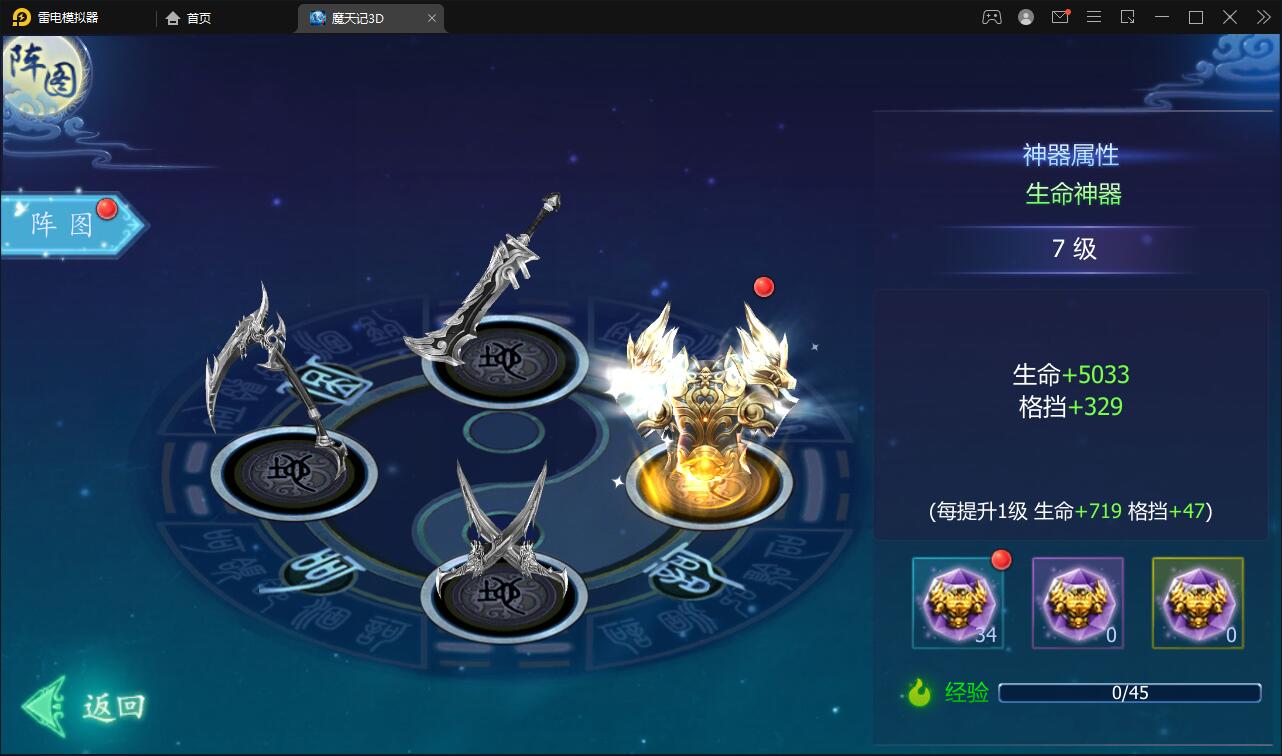Screen dimensions: 1282x756
Task: Expand the toolbar with double-arrow chevron
Action: tap(1262, 17)
